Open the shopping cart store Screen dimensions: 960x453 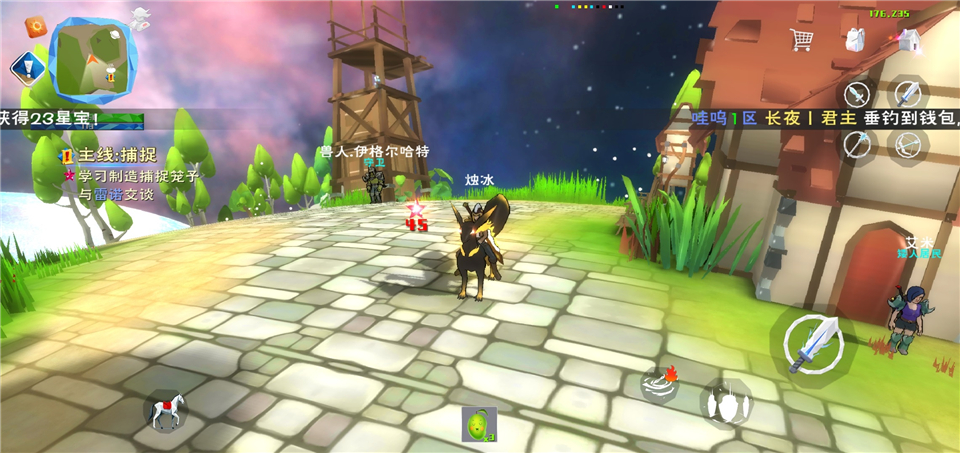point(801,40)
